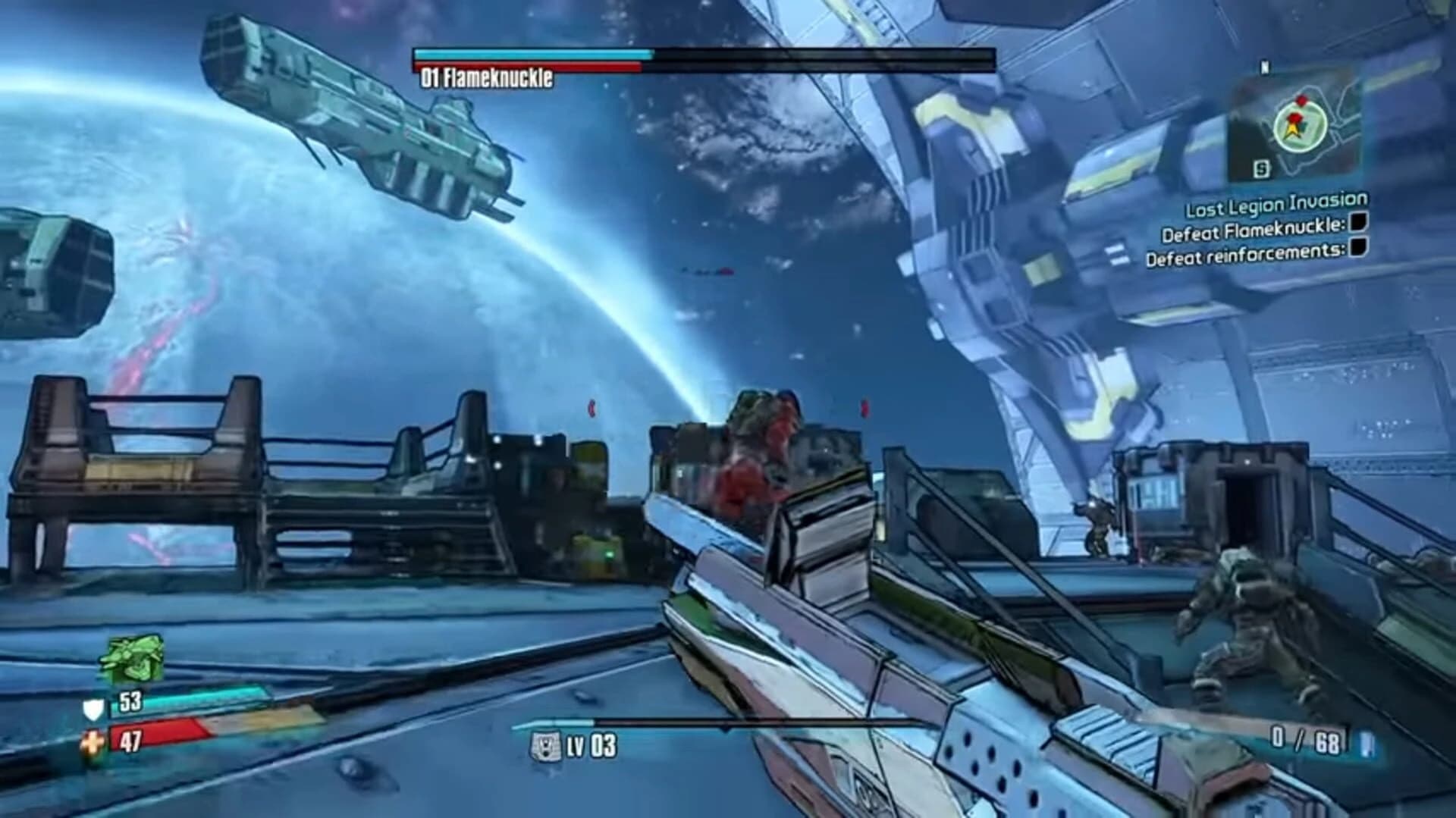Click the O1 Flameknuckle boss nameplate
This screenshot has width=1456, height=818.
click(487, 77)
